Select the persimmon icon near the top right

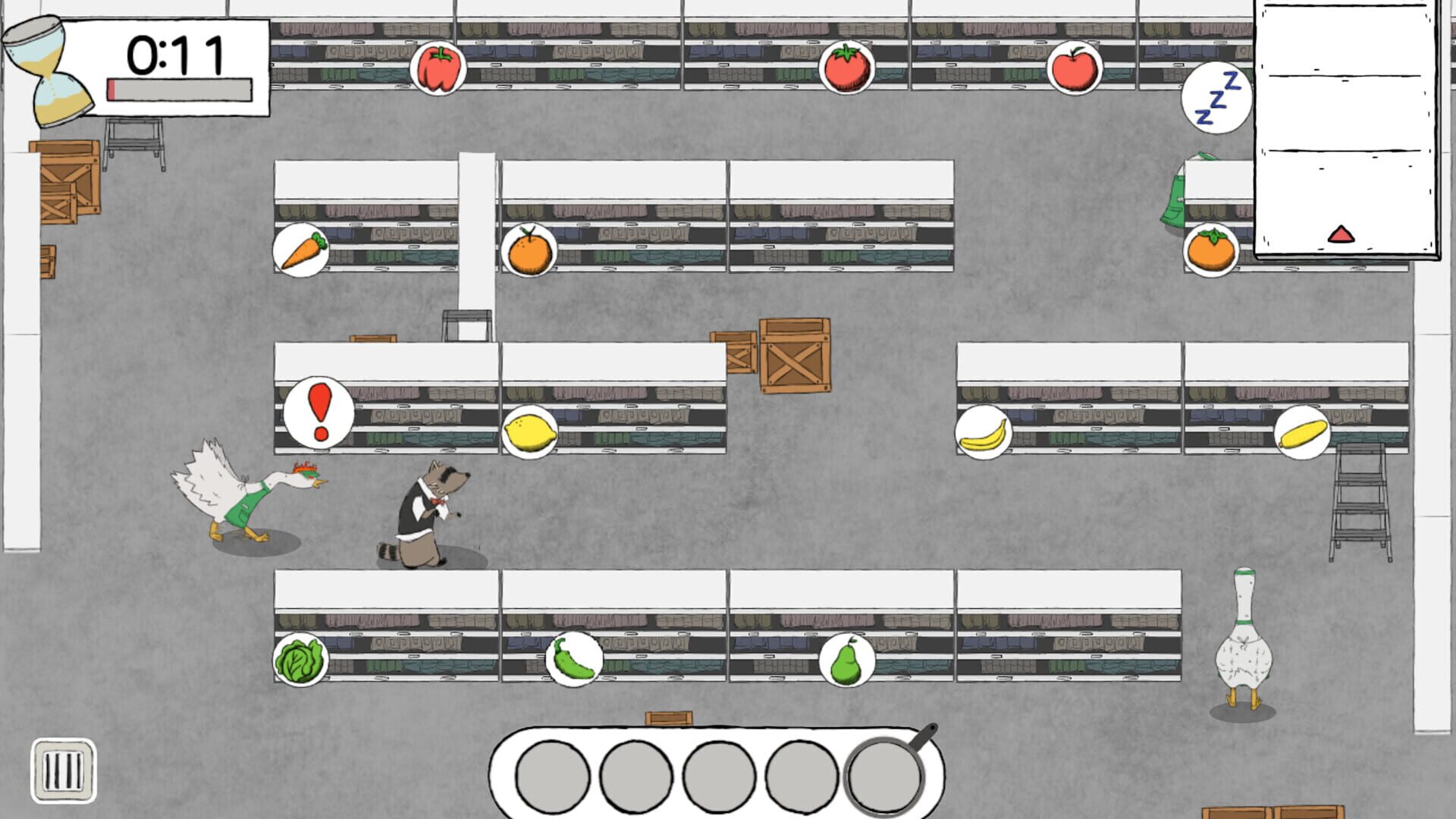[x=1212, y=248]
